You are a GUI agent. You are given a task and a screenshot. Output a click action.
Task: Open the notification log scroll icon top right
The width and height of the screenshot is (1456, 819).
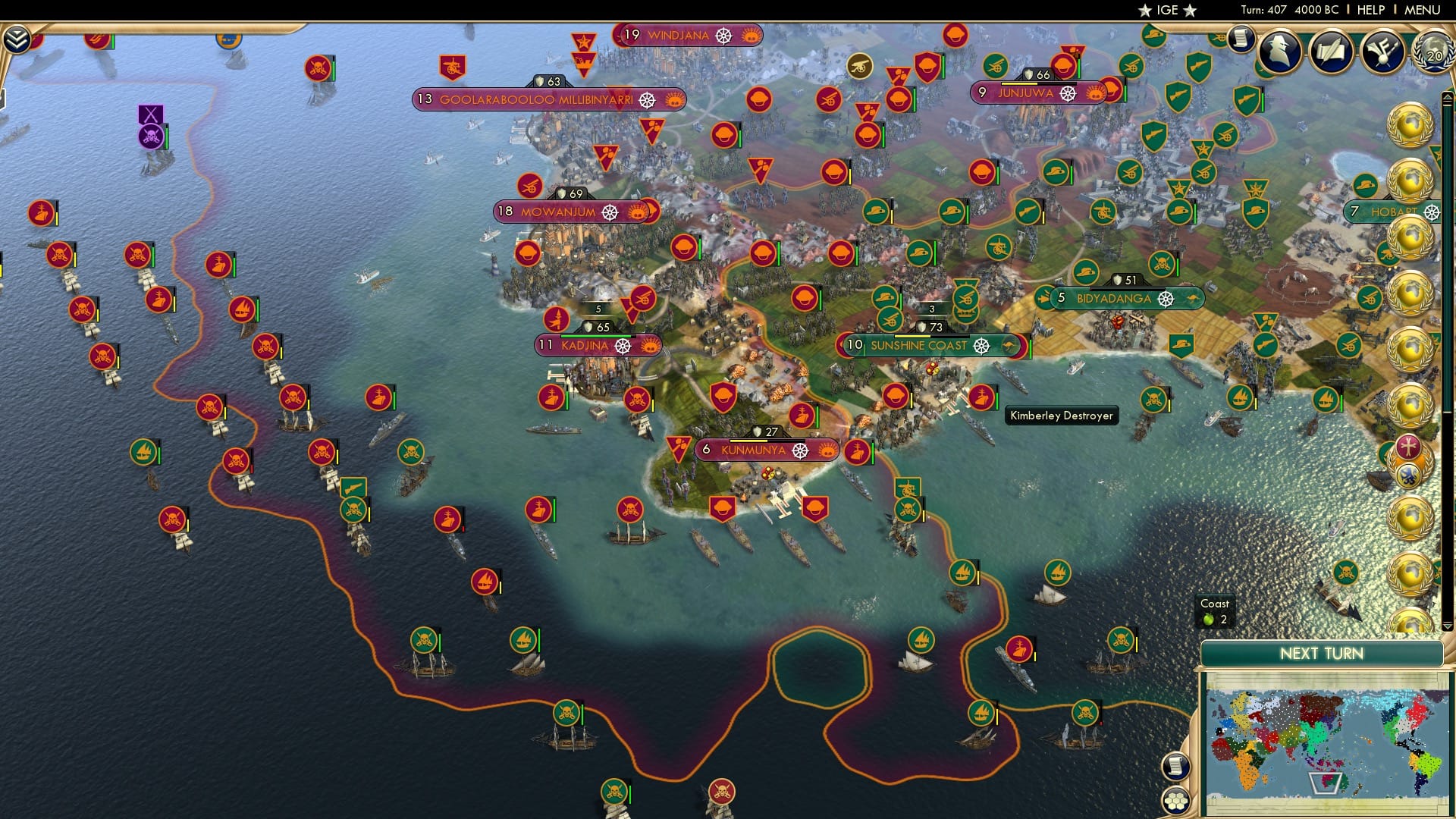[1240, 38]
